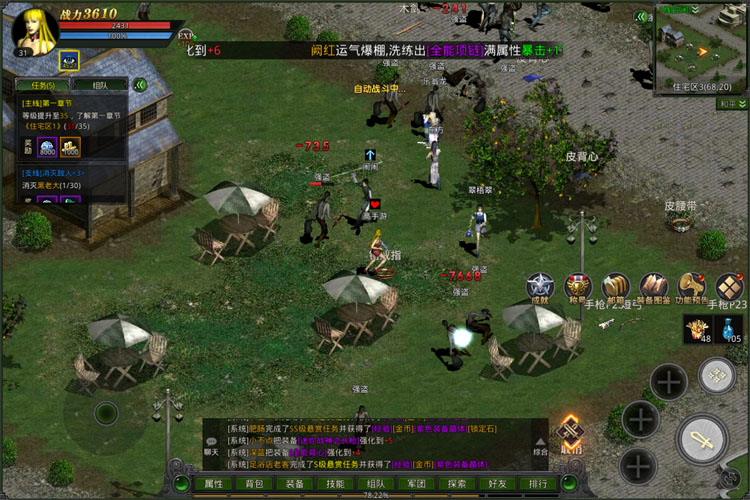Switch to the 组队 team tab

tap(99, 85)
